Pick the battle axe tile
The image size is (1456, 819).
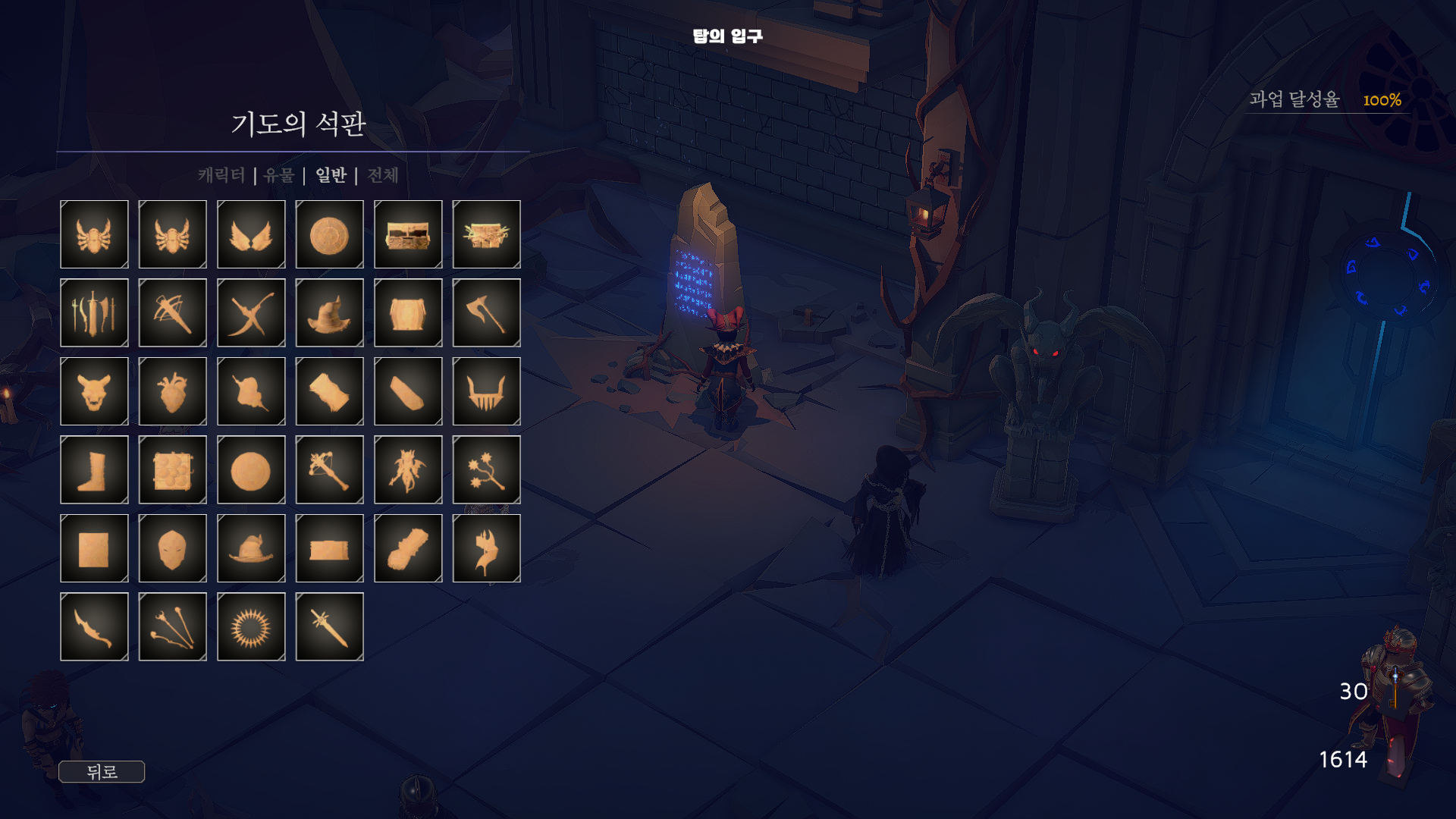click(486, 312)
